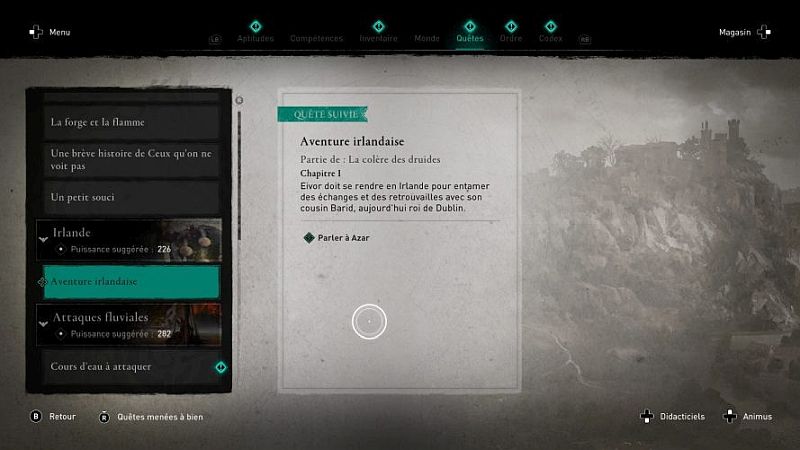Go to the Inventaire tab

click(378, 38)
